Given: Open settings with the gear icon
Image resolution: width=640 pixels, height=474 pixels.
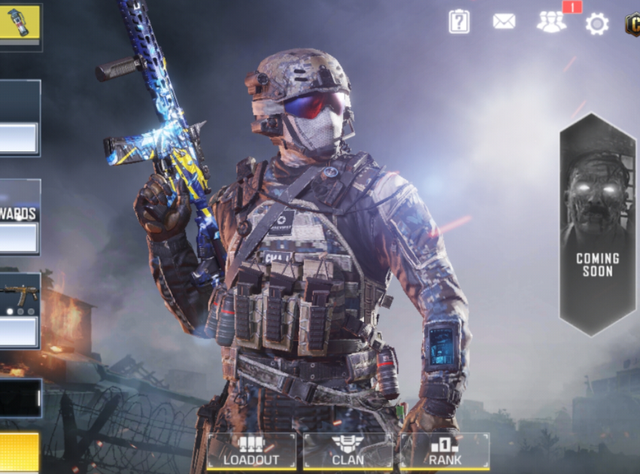Looking at the screenshot, I should coord(597,23).
